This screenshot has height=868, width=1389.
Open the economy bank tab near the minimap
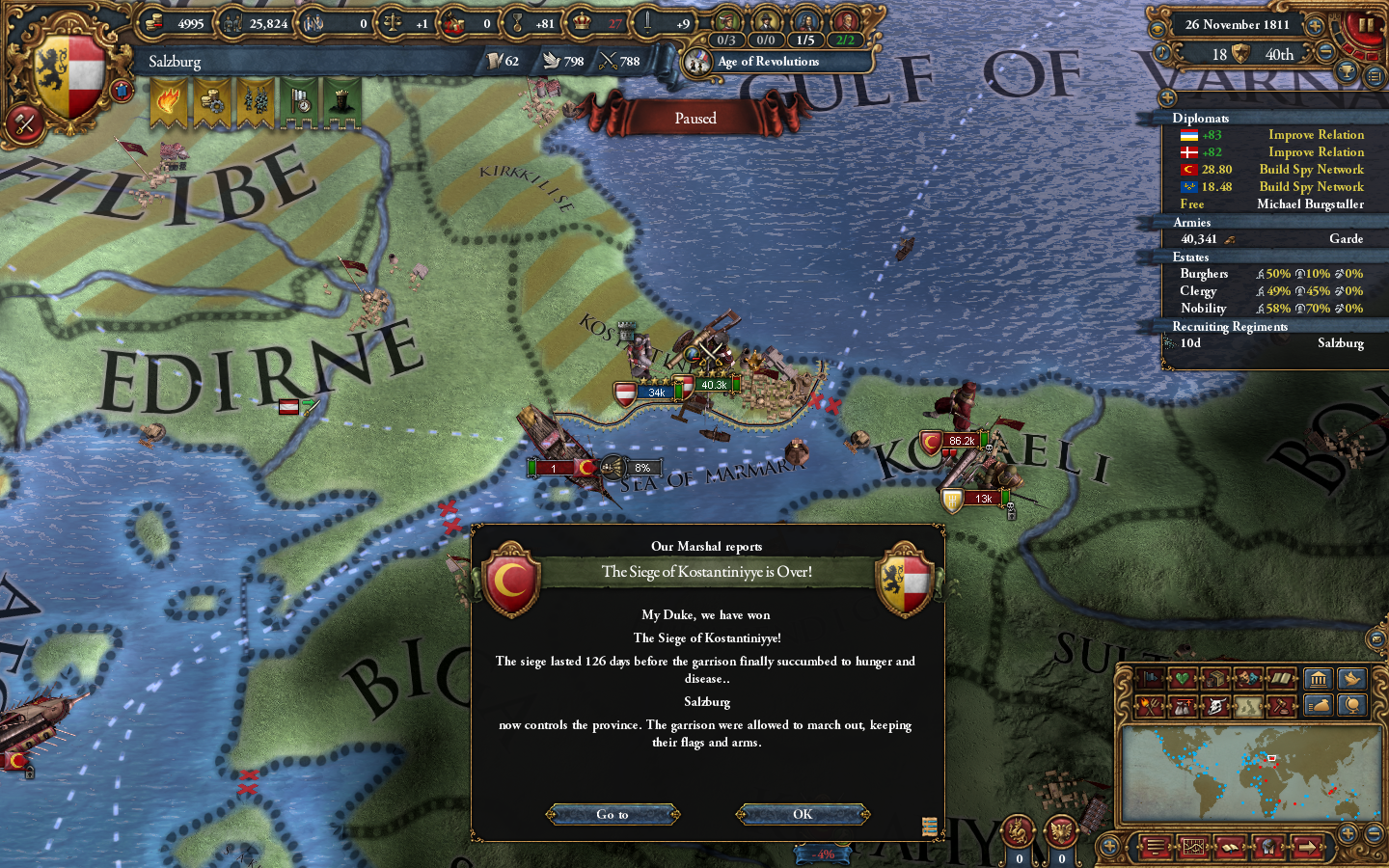1319,679
